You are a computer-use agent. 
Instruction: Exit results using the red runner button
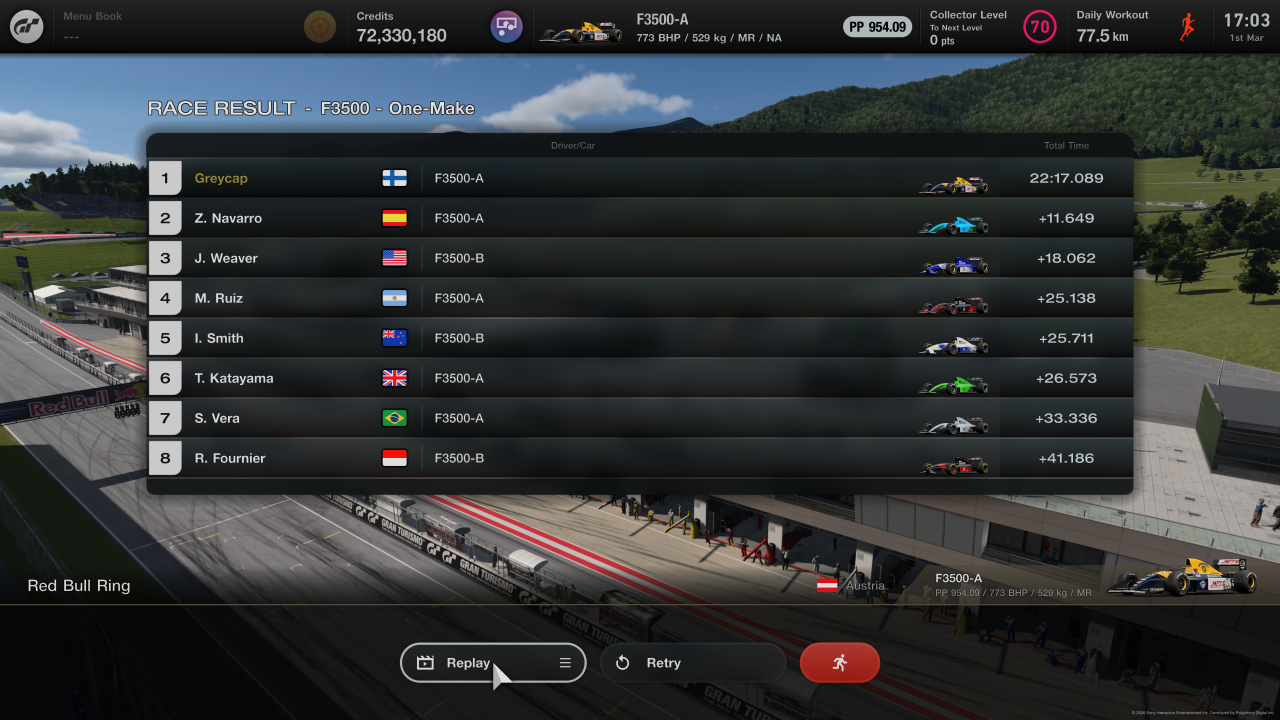click(839, 662)
